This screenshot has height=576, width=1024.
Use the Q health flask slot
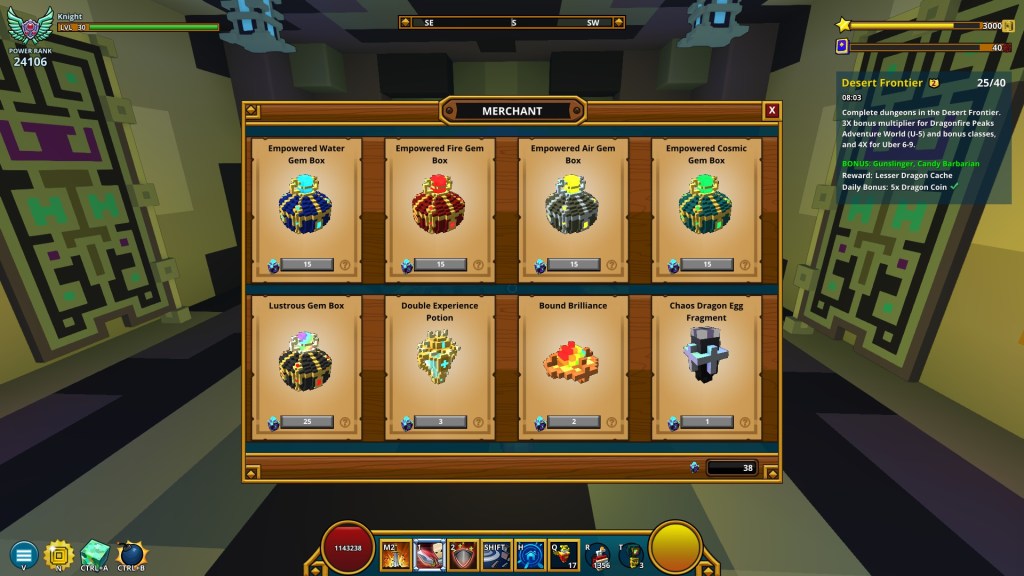pos(564,554)
